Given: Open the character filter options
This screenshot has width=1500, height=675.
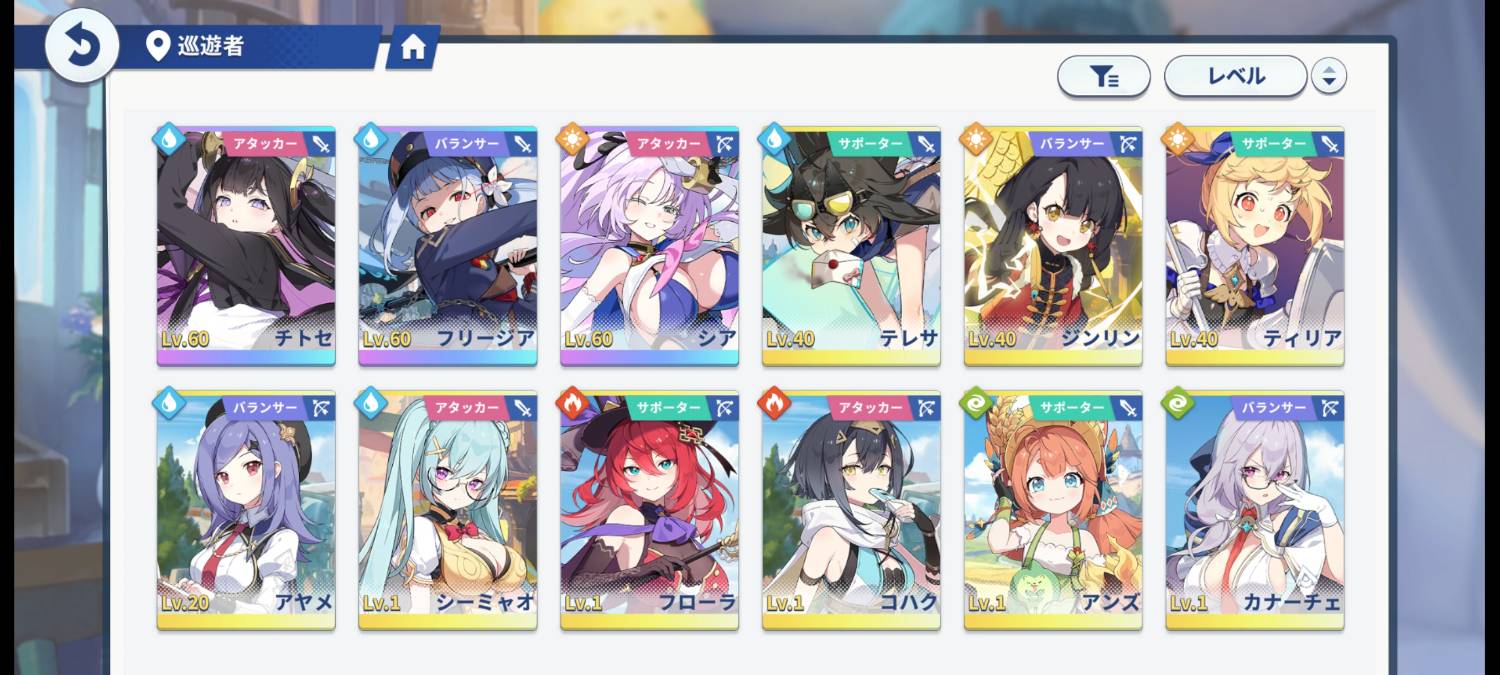Looking at the screenshot, I should (x=1103, y=76).
